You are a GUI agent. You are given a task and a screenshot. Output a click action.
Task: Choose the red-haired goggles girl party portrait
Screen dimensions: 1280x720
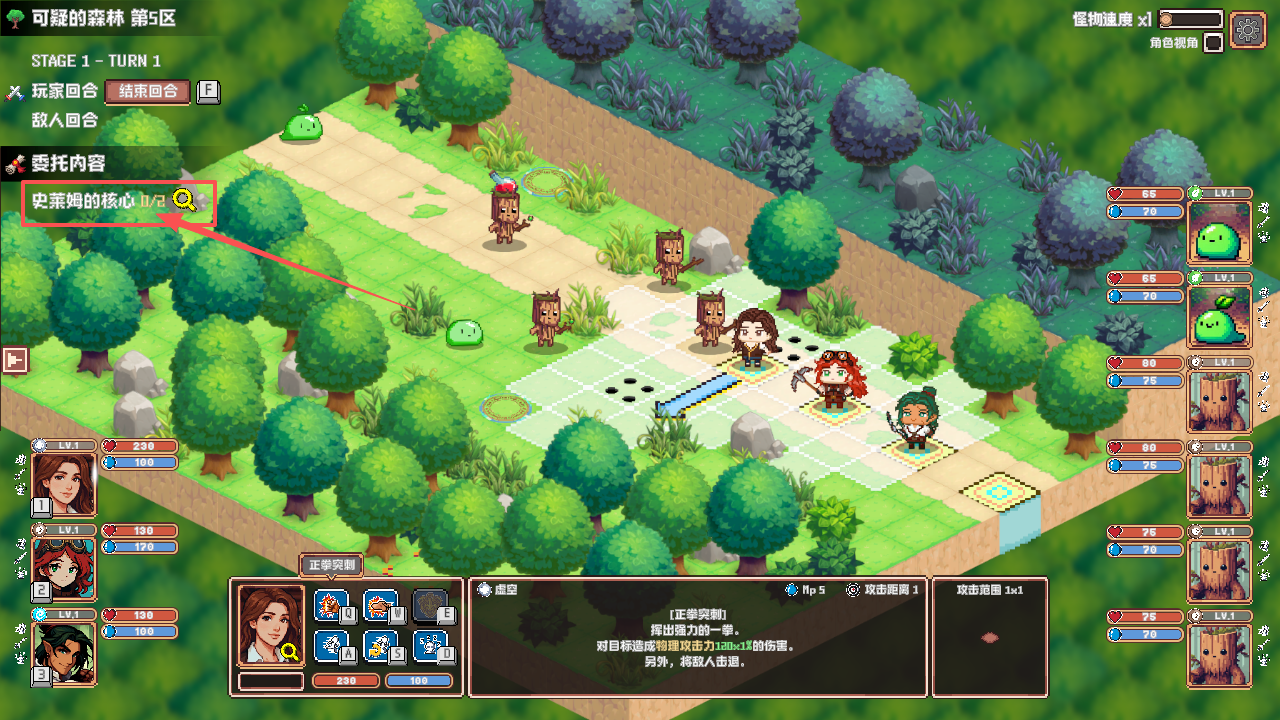(64, 567)
